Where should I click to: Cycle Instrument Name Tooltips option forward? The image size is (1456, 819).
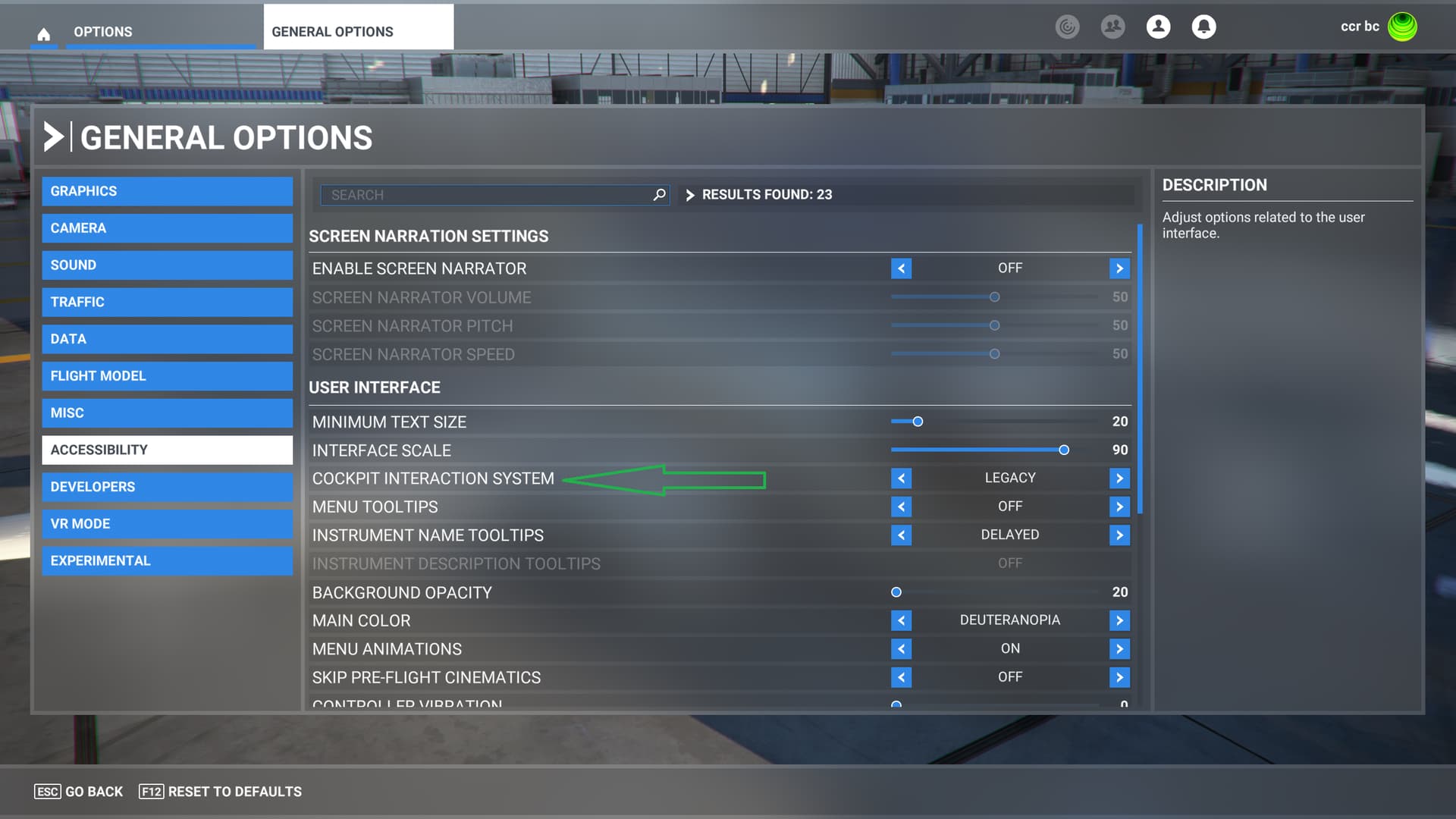click(x=1119, y=535)
